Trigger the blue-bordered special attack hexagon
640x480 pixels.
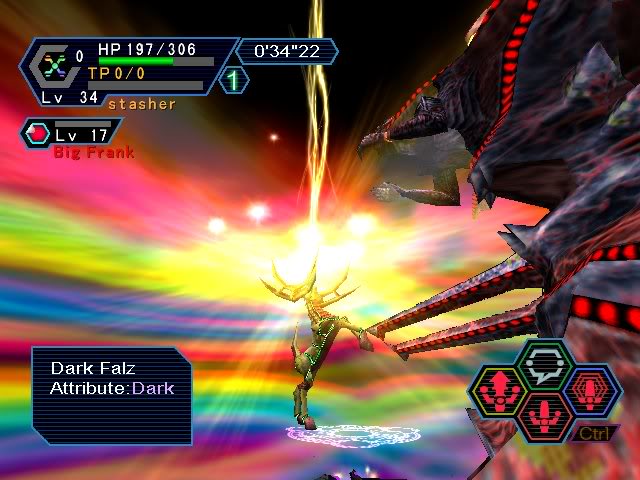tap(591, 390)
